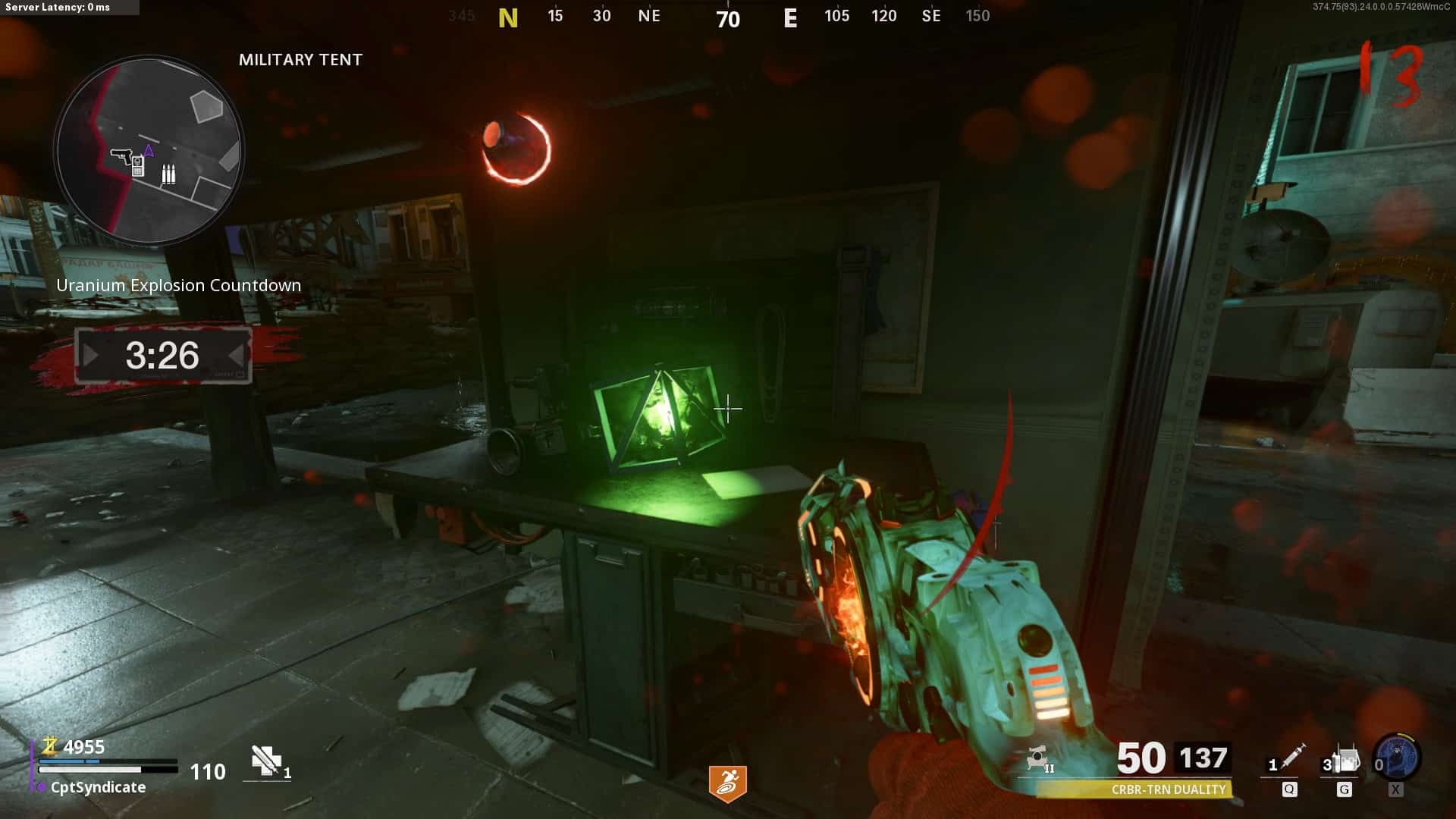Activate the blue field upgrade icon
Screen dimensions: 1456x819
[x=1399, y=758]
